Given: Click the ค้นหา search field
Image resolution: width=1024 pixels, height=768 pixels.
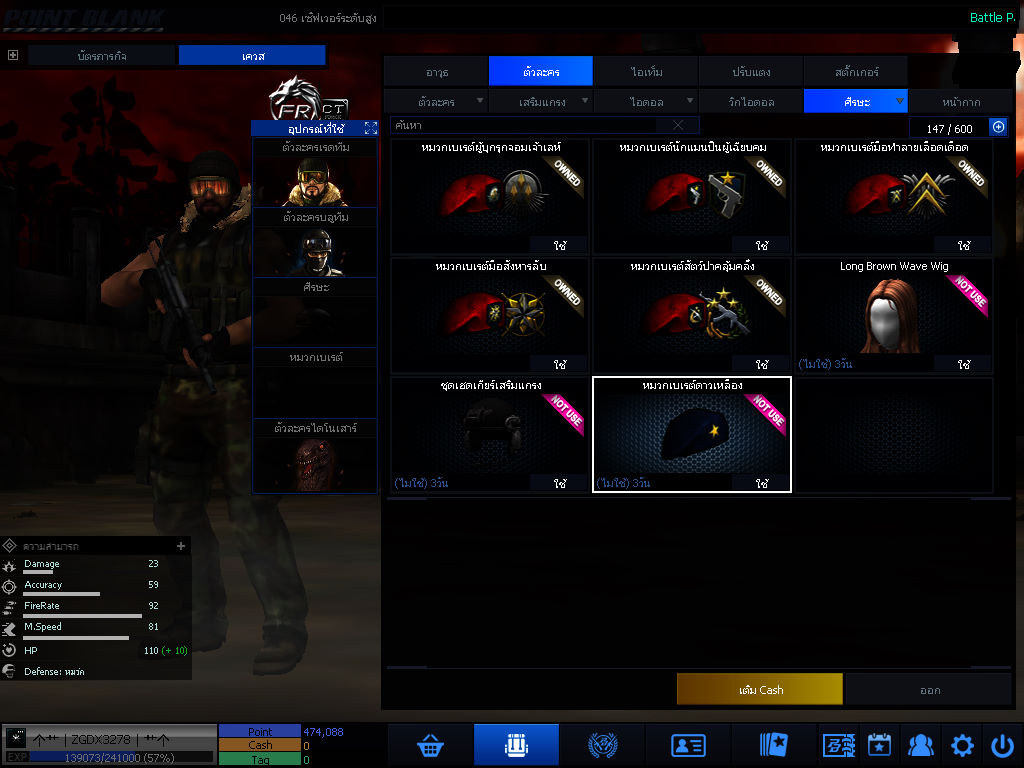Looking at the screenshot, I should pyautogui.click(x=525, y=125).
